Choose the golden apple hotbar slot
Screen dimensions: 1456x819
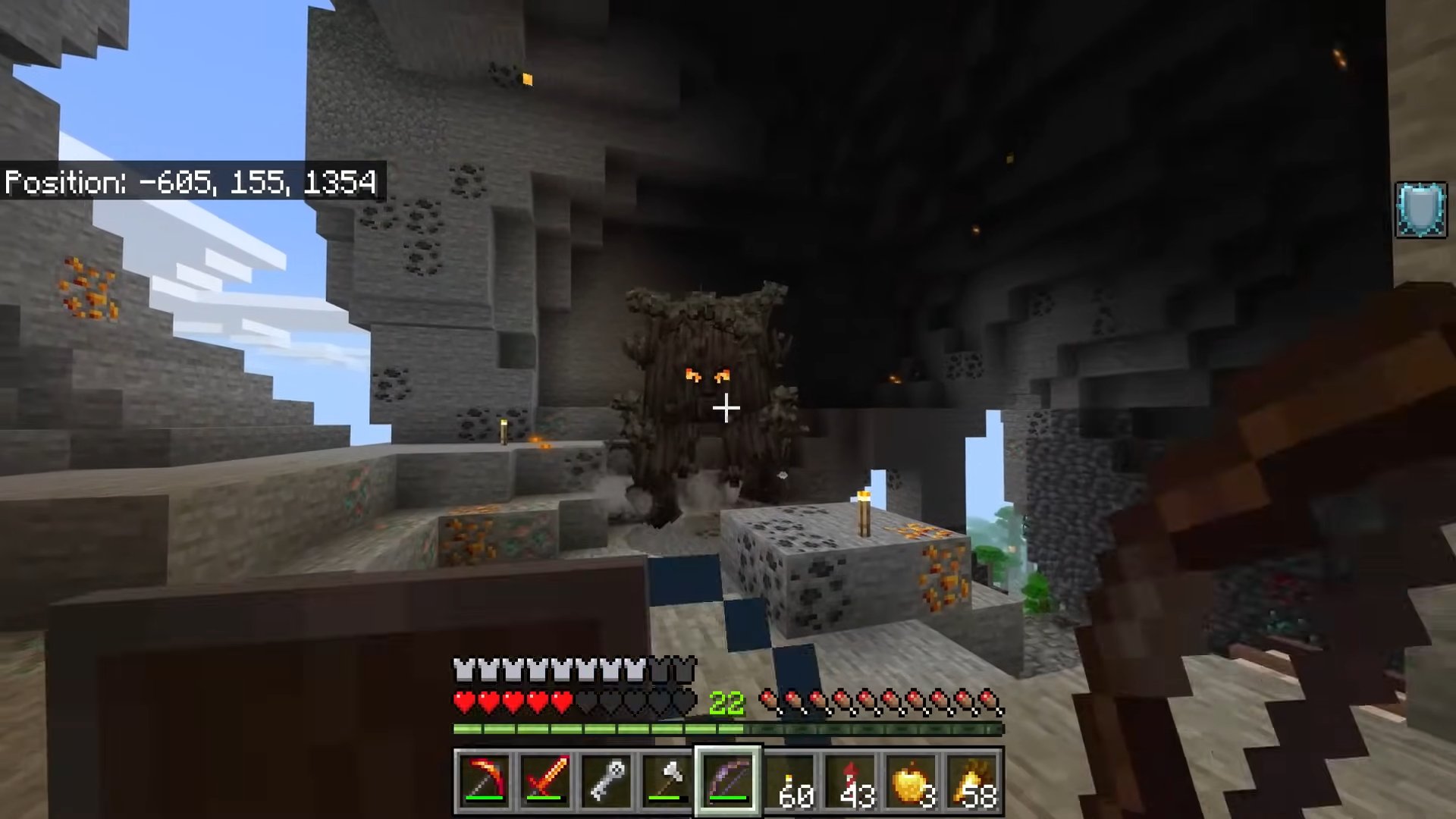(912, 781)
